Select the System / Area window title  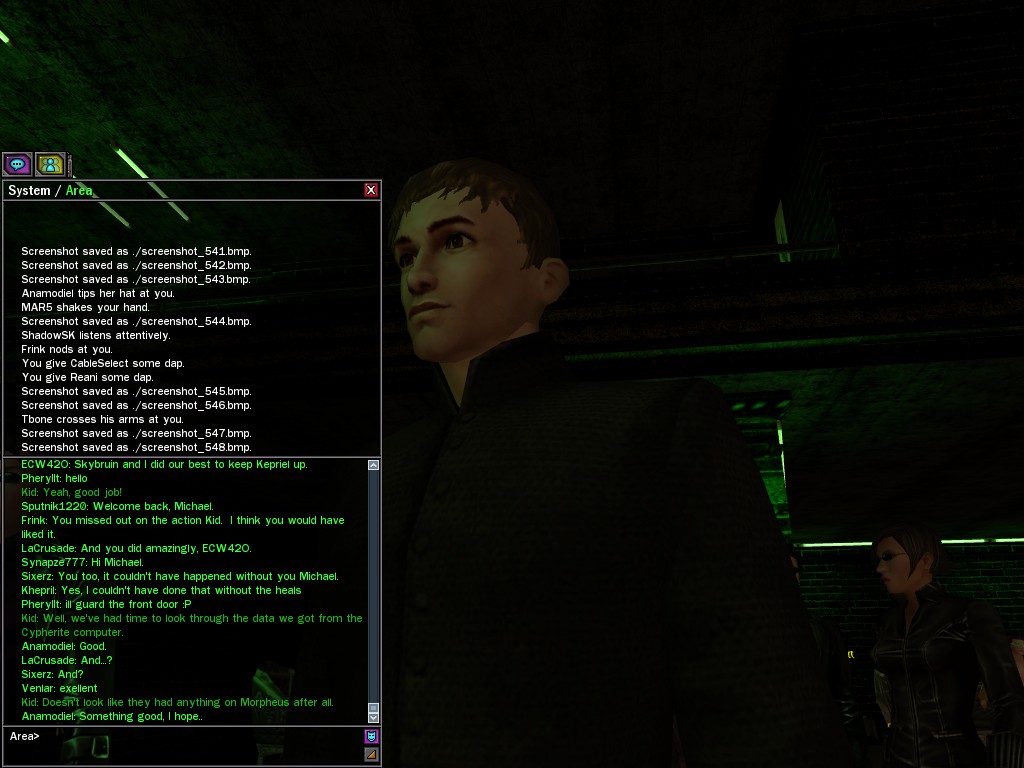[x=50, y=190]
